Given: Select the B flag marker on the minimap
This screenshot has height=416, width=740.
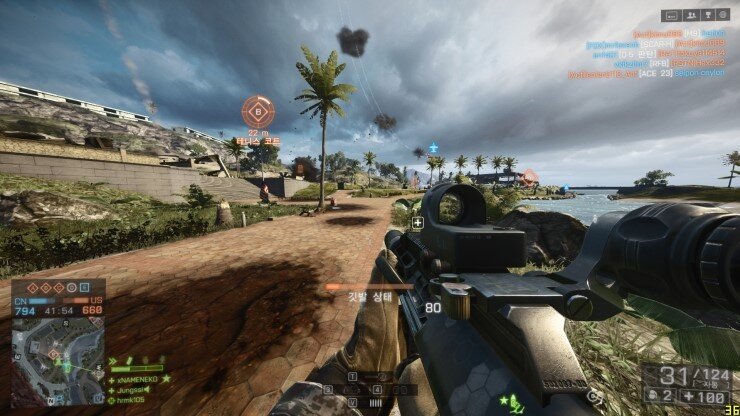Looking at the screenshot, I should click(52, 354).
